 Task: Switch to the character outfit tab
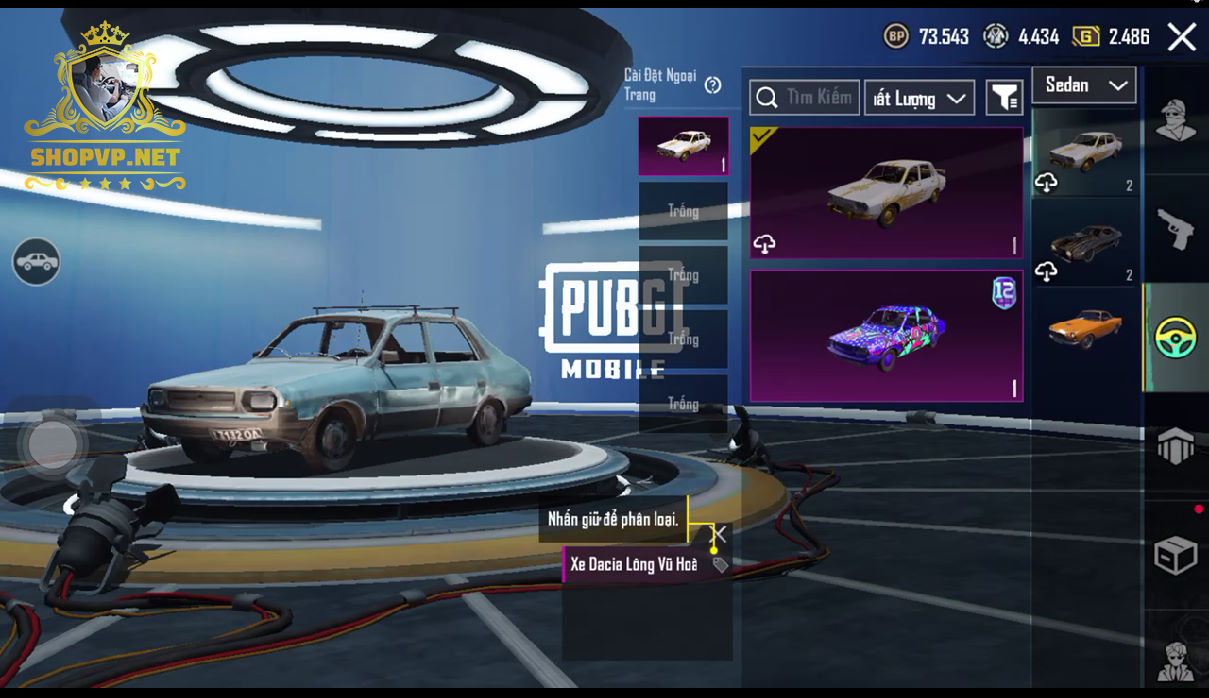[x=1175, y=121]
